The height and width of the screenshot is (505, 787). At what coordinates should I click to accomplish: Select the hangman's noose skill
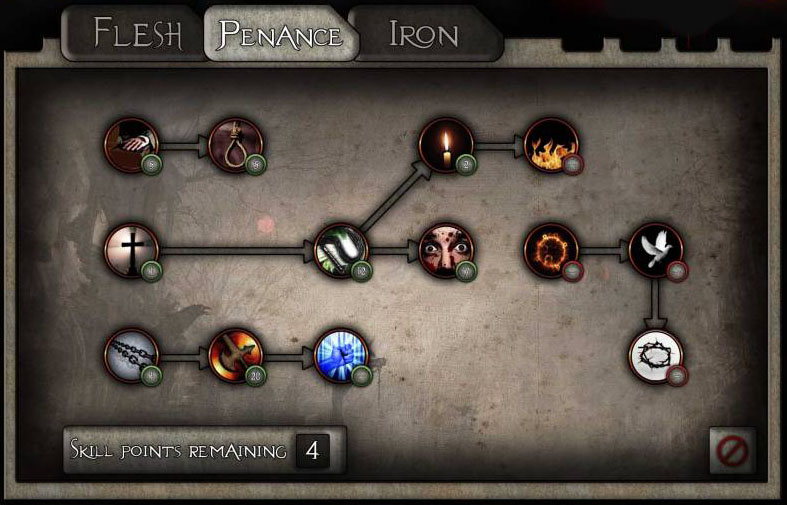[x=236, y=145]
